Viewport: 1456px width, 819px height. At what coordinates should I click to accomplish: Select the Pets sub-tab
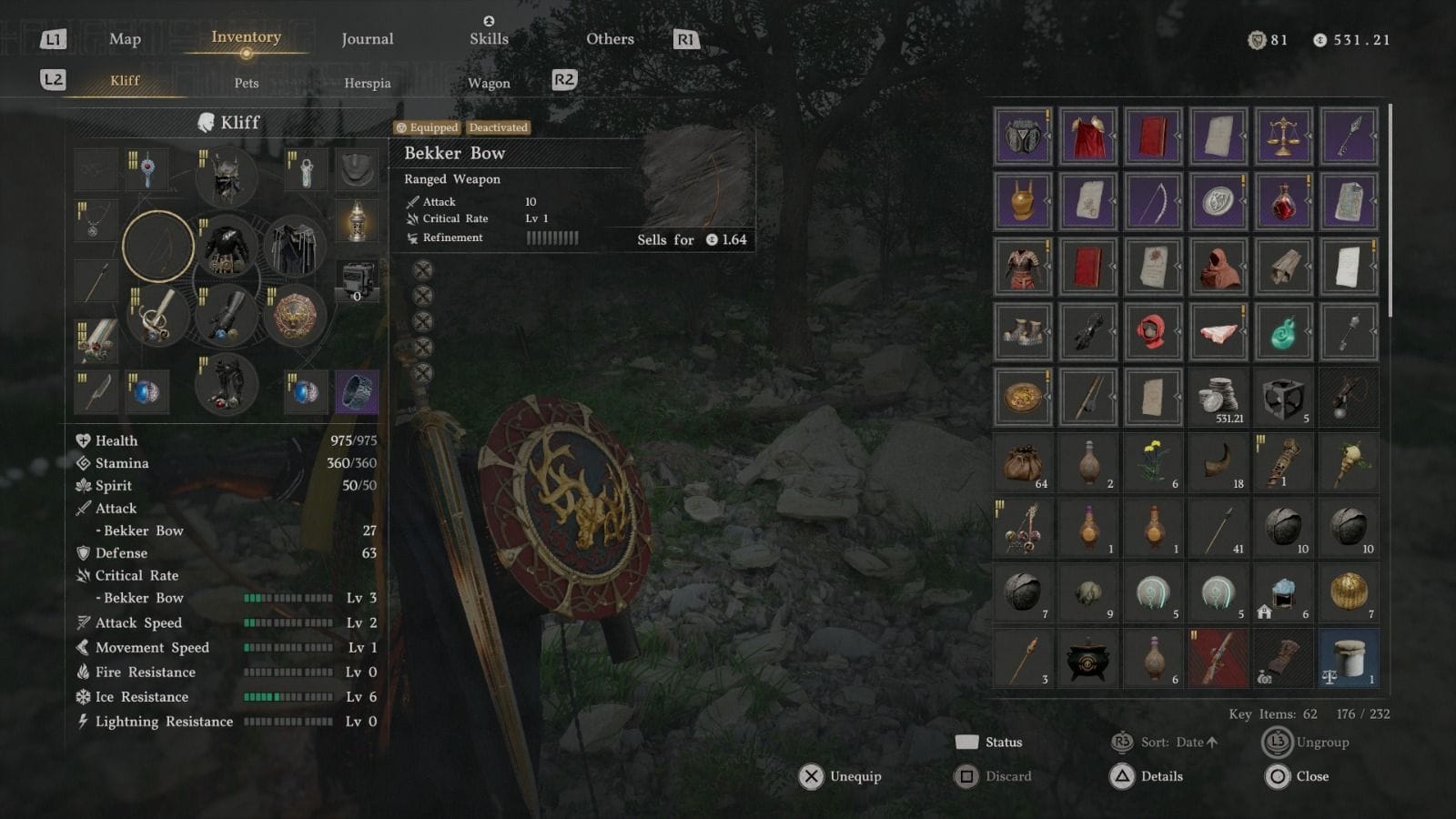247,83
